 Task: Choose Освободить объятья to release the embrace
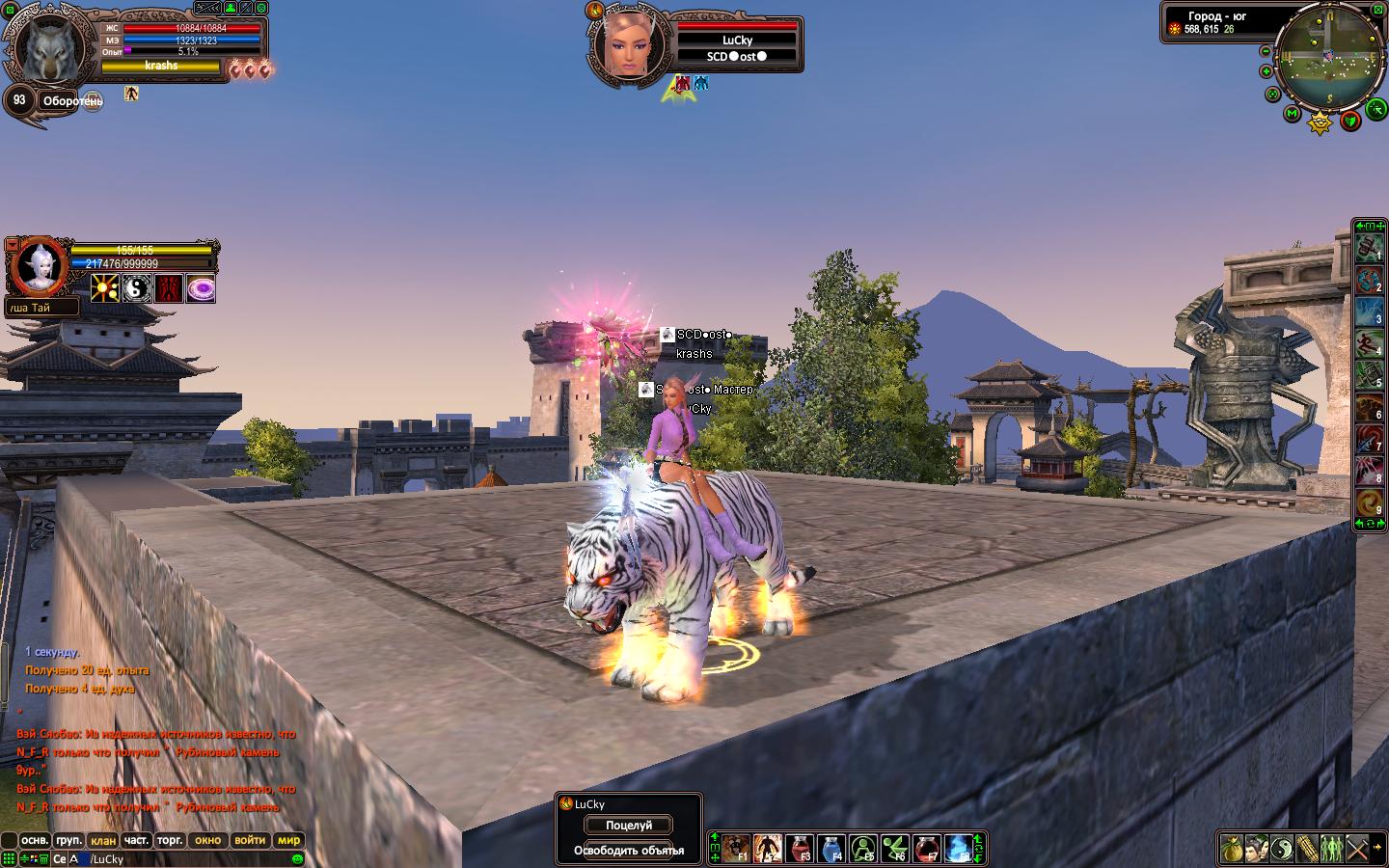click(x=628, y=851)
